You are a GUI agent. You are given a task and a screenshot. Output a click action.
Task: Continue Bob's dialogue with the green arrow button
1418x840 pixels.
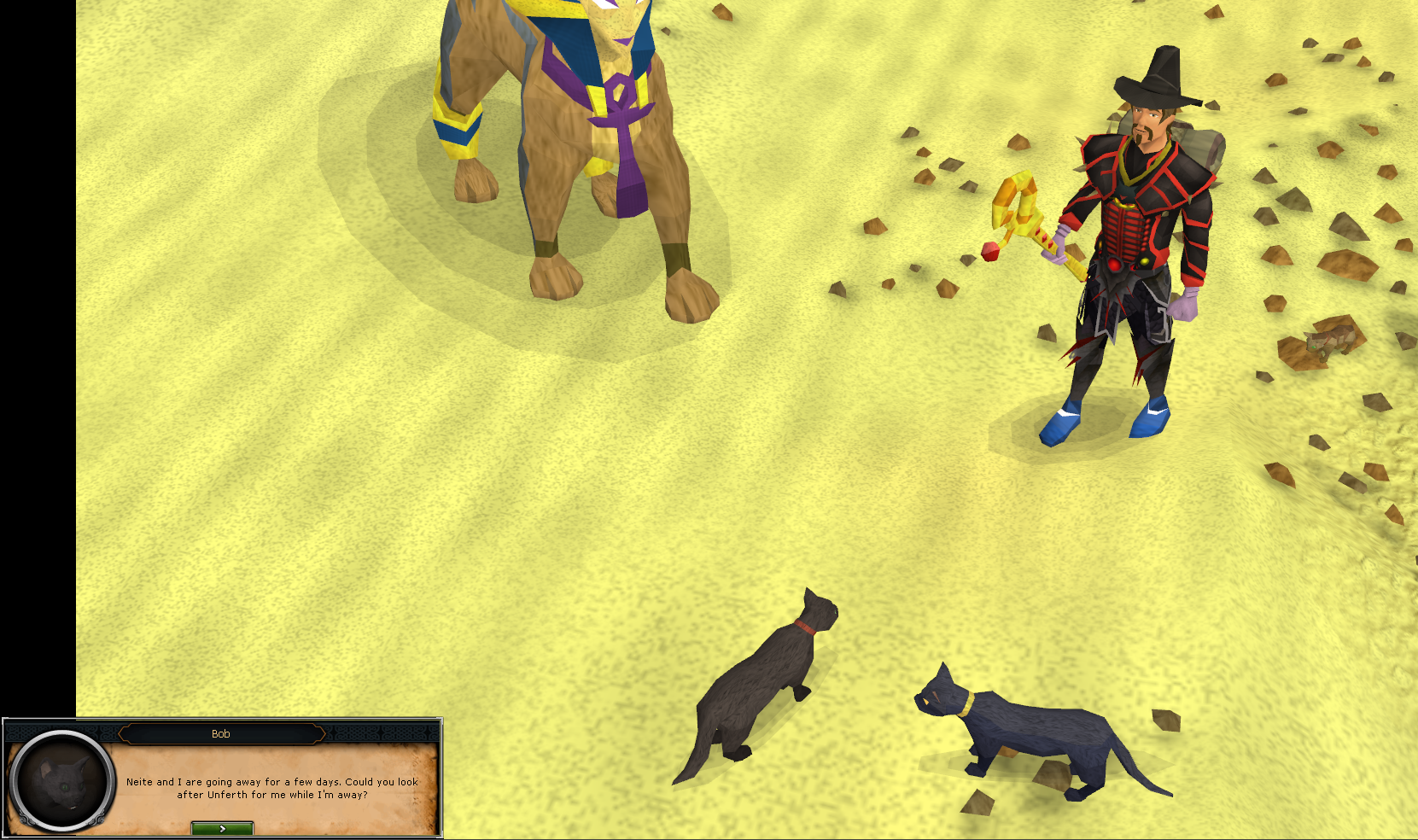(x=222, y=828)
